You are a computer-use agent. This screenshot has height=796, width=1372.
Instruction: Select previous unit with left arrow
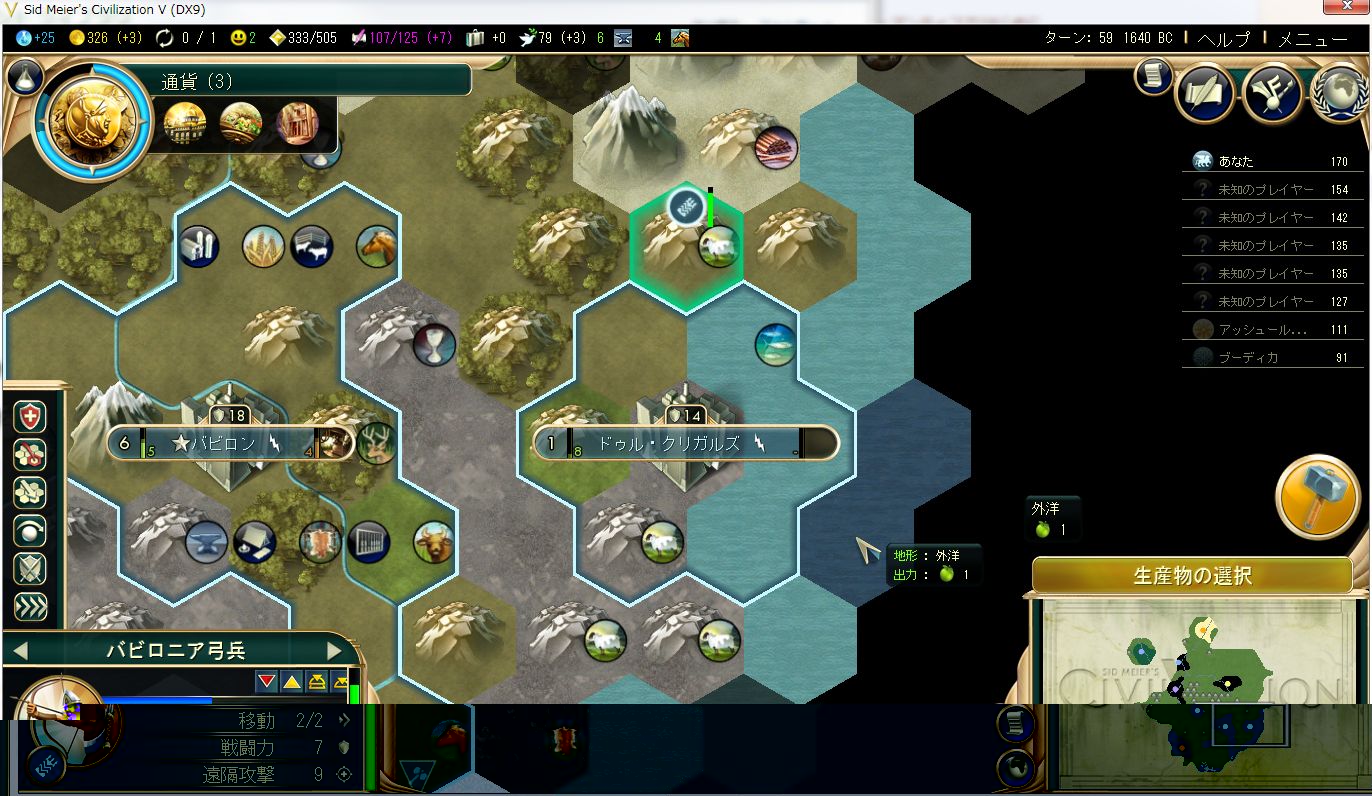click(x=20, y=651)
